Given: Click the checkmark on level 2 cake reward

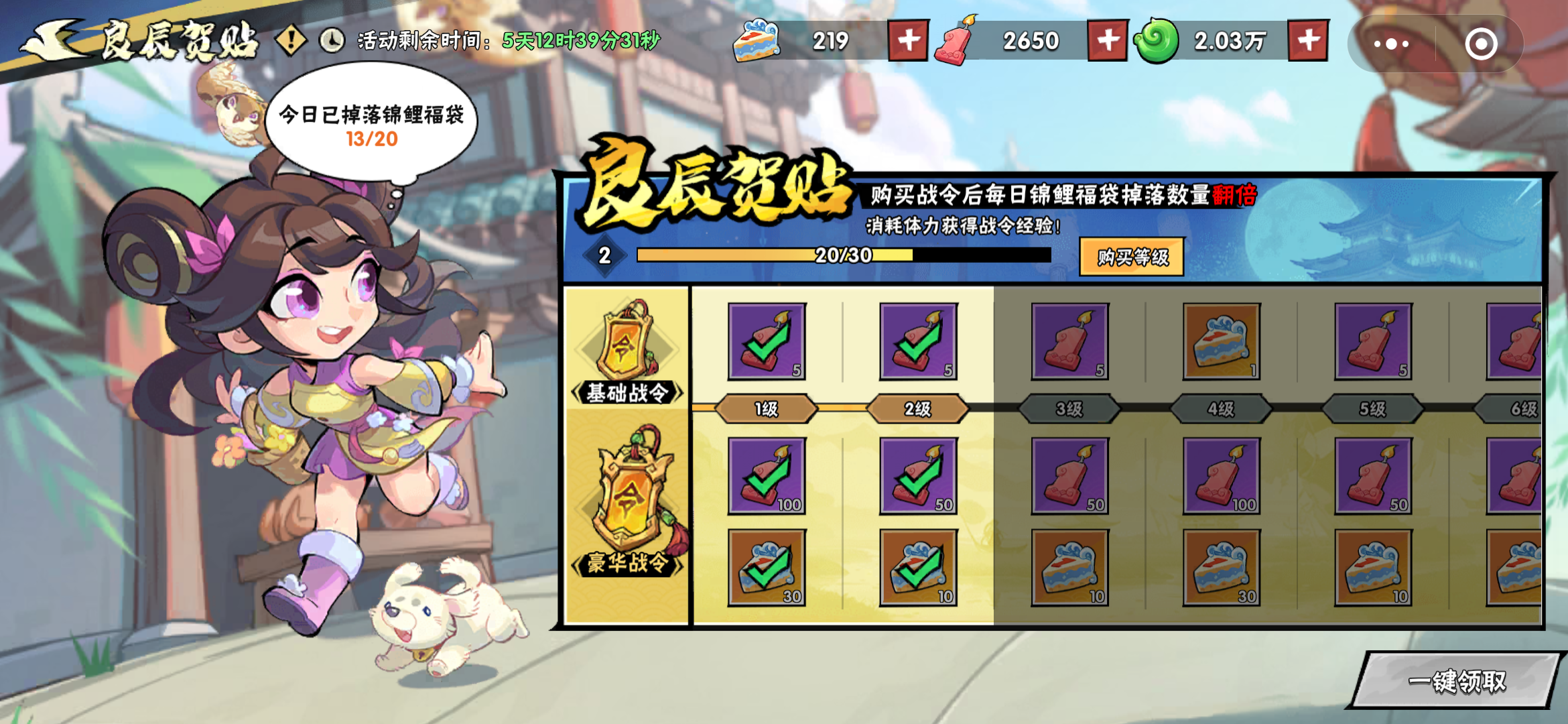Looking at the screenshot, I should [917, 566].
